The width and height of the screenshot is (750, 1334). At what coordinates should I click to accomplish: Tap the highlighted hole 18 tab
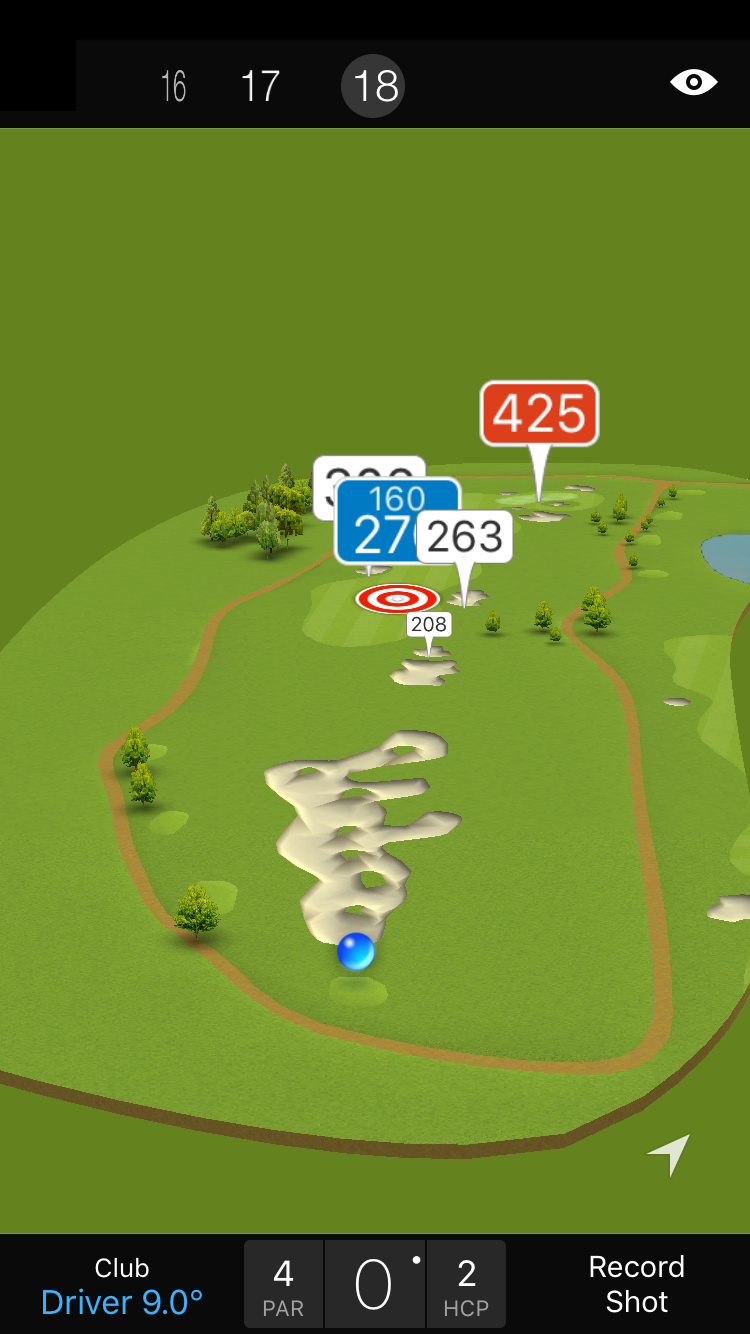point(374,86)
